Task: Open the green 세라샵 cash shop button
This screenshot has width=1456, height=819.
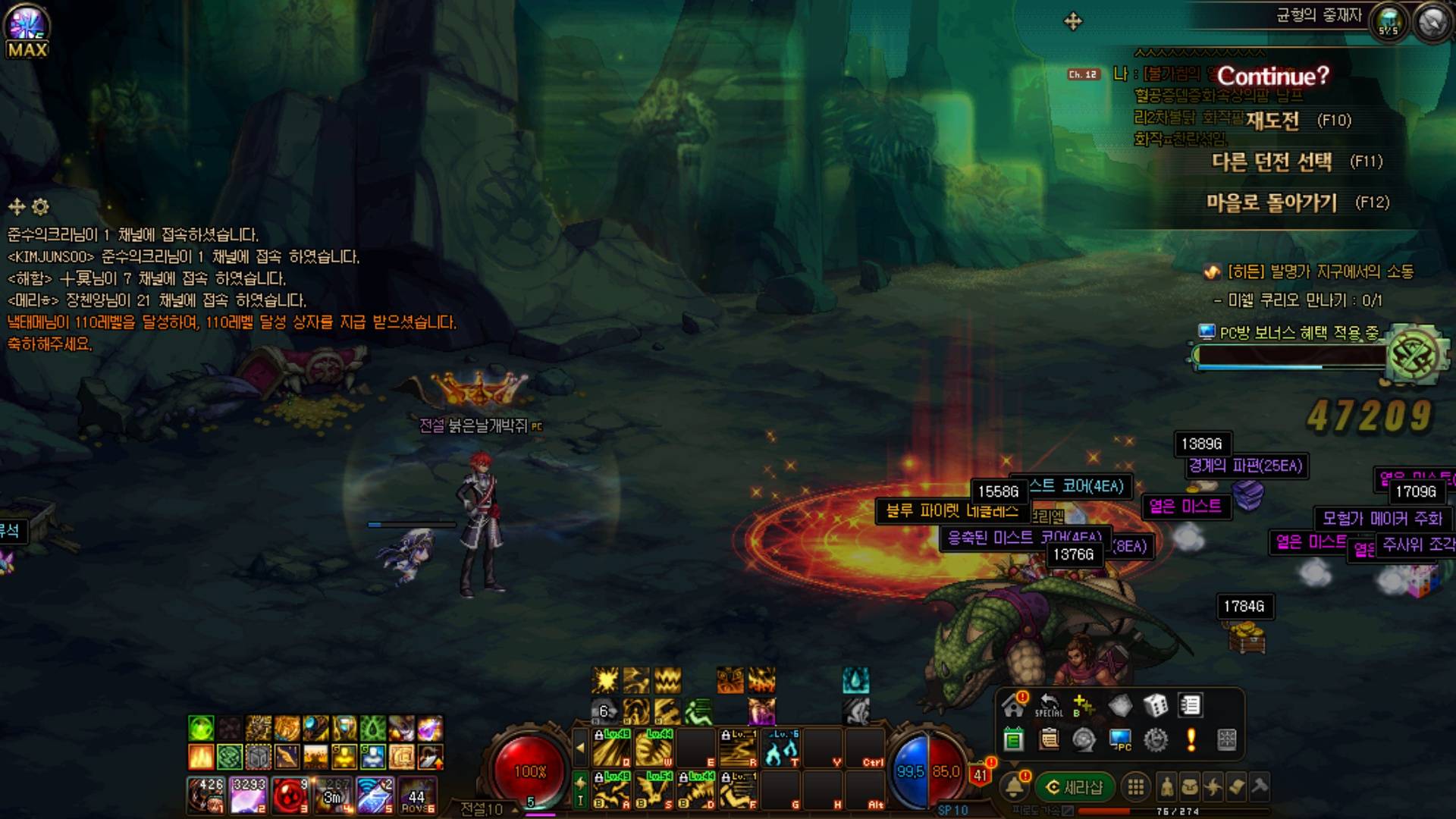Action: [1075, 788]
